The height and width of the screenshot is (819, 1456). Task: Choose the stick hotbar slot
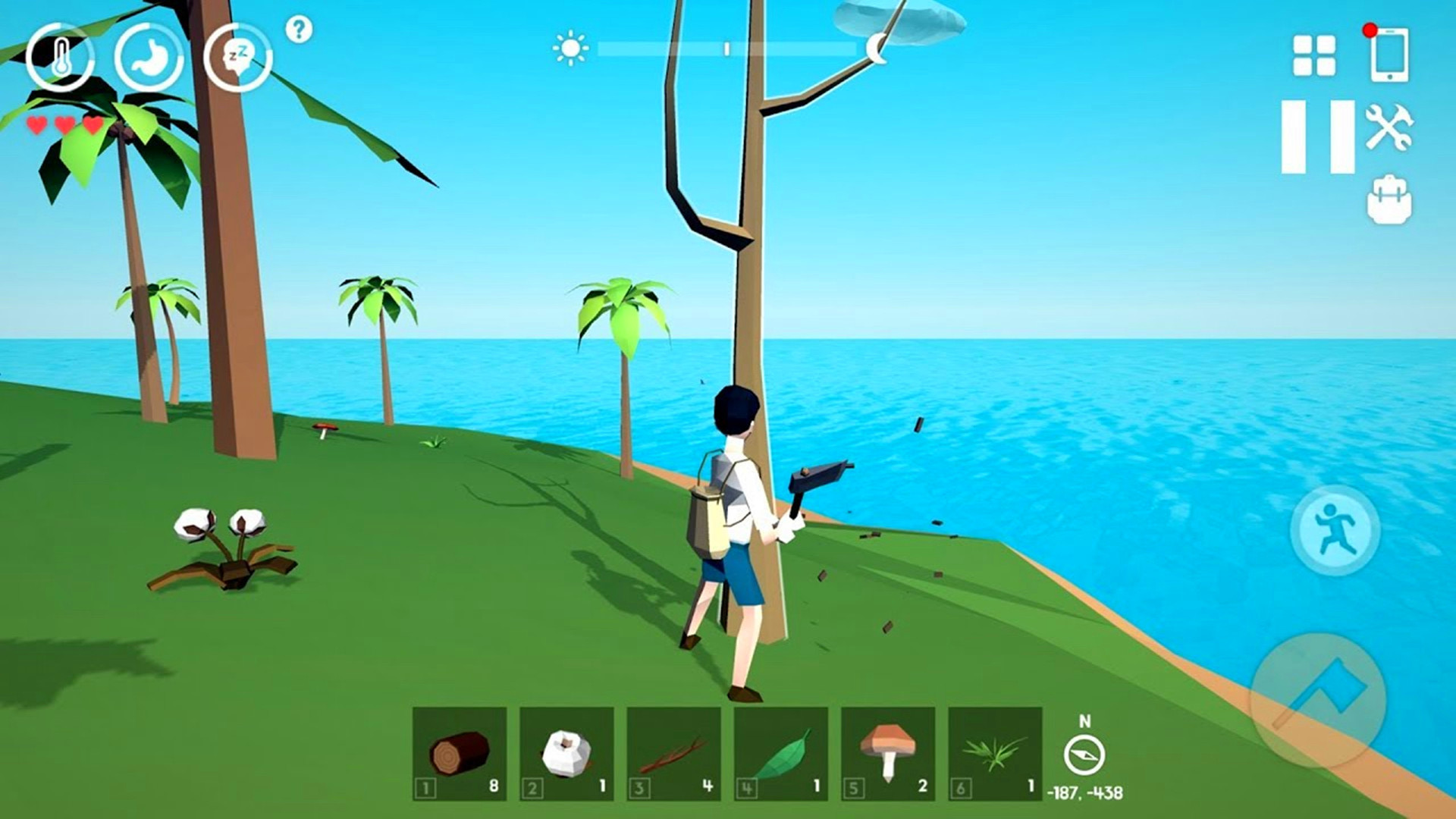[x=673, y=754]
